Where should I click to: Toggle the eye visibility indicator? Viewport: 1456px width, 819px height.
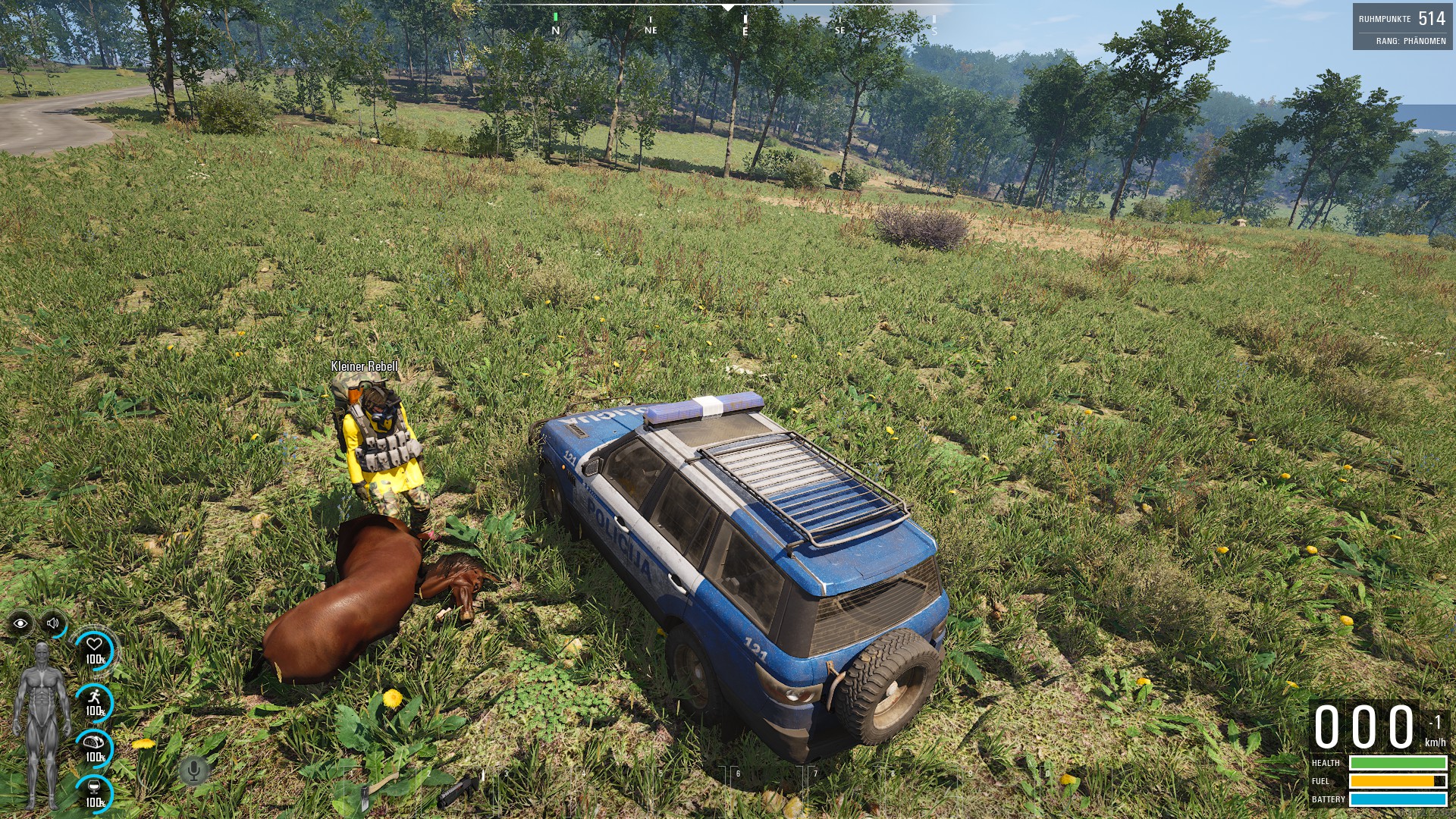click(20, 623)
